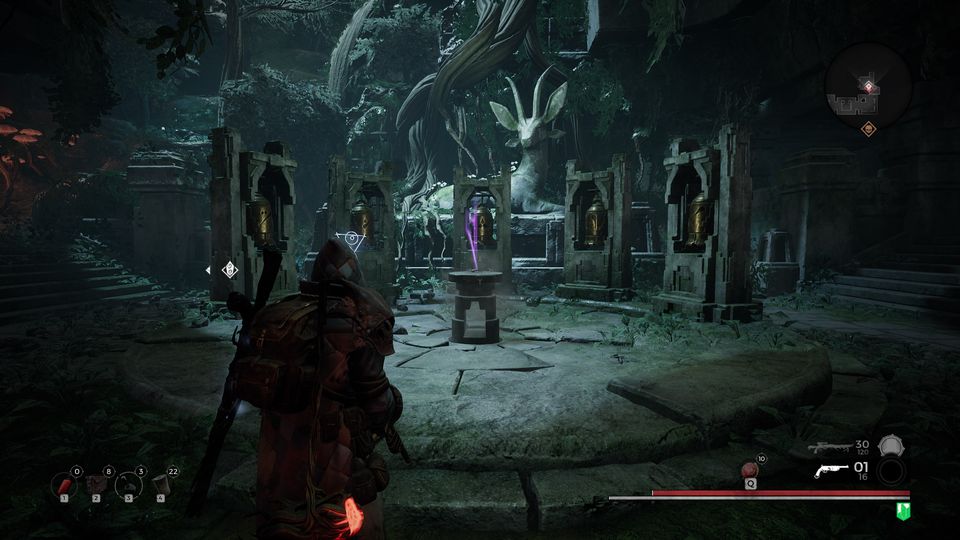Select the cup-shaped item in slot 4
Image resolution: width=960 pixels, height=540 pixels.
point(161,486)
